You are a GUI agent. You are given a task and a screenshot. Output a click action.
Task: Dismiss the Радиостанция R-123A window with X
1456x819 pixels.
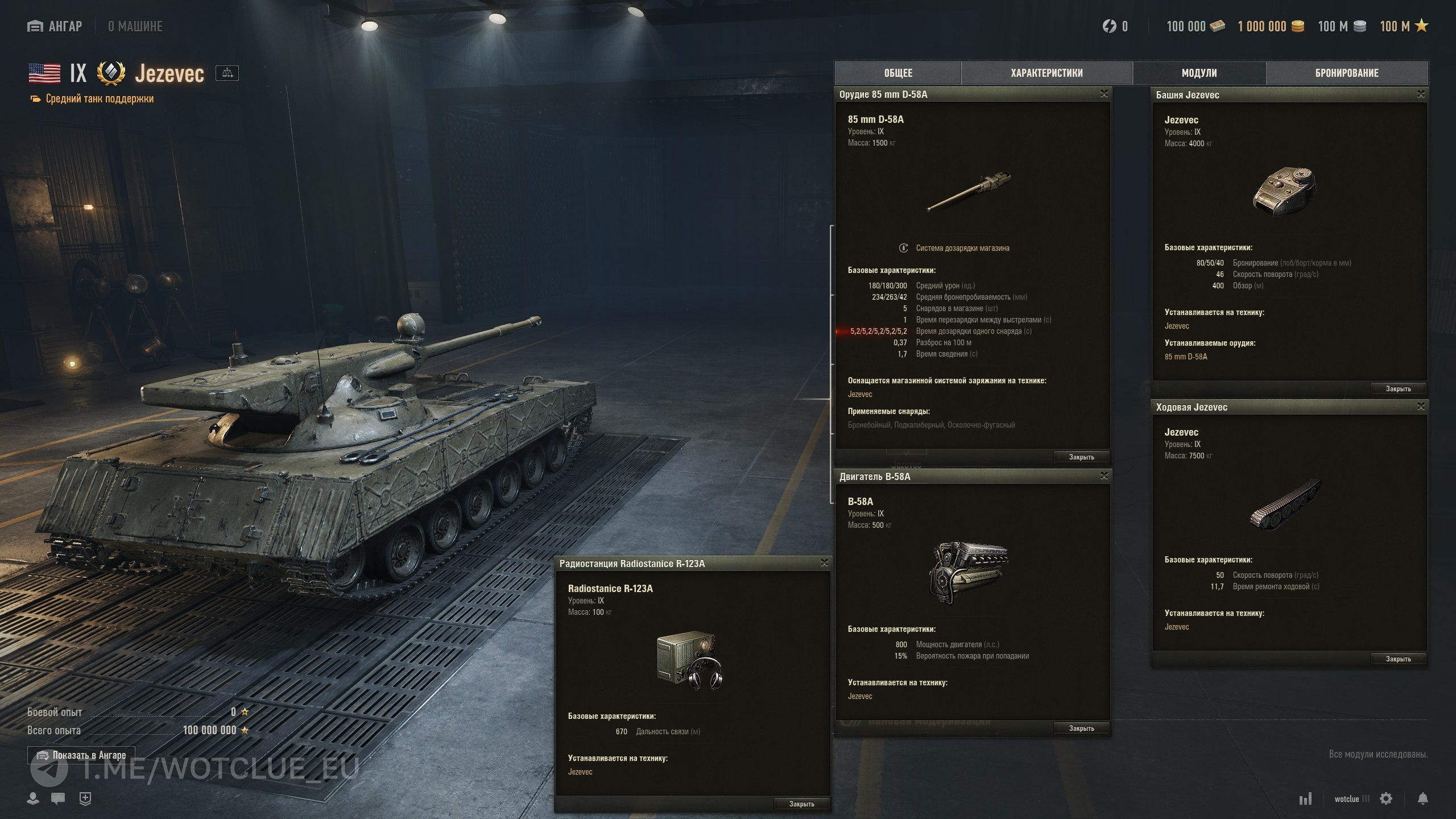click(x=824, y=563)
